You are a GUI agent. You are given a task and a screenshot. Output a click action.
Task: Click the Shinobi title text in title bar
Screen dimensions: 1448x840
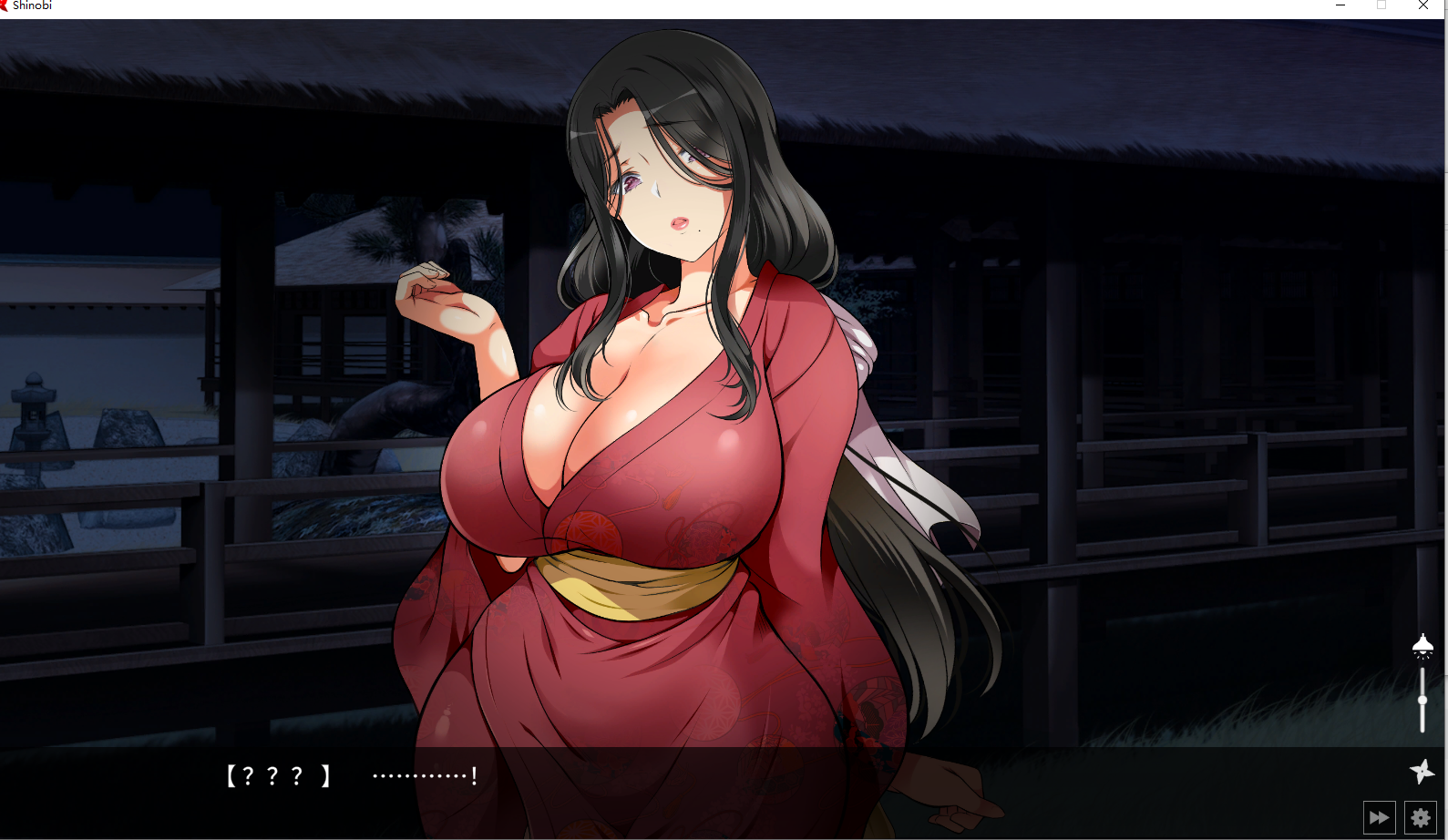[35, 5]
